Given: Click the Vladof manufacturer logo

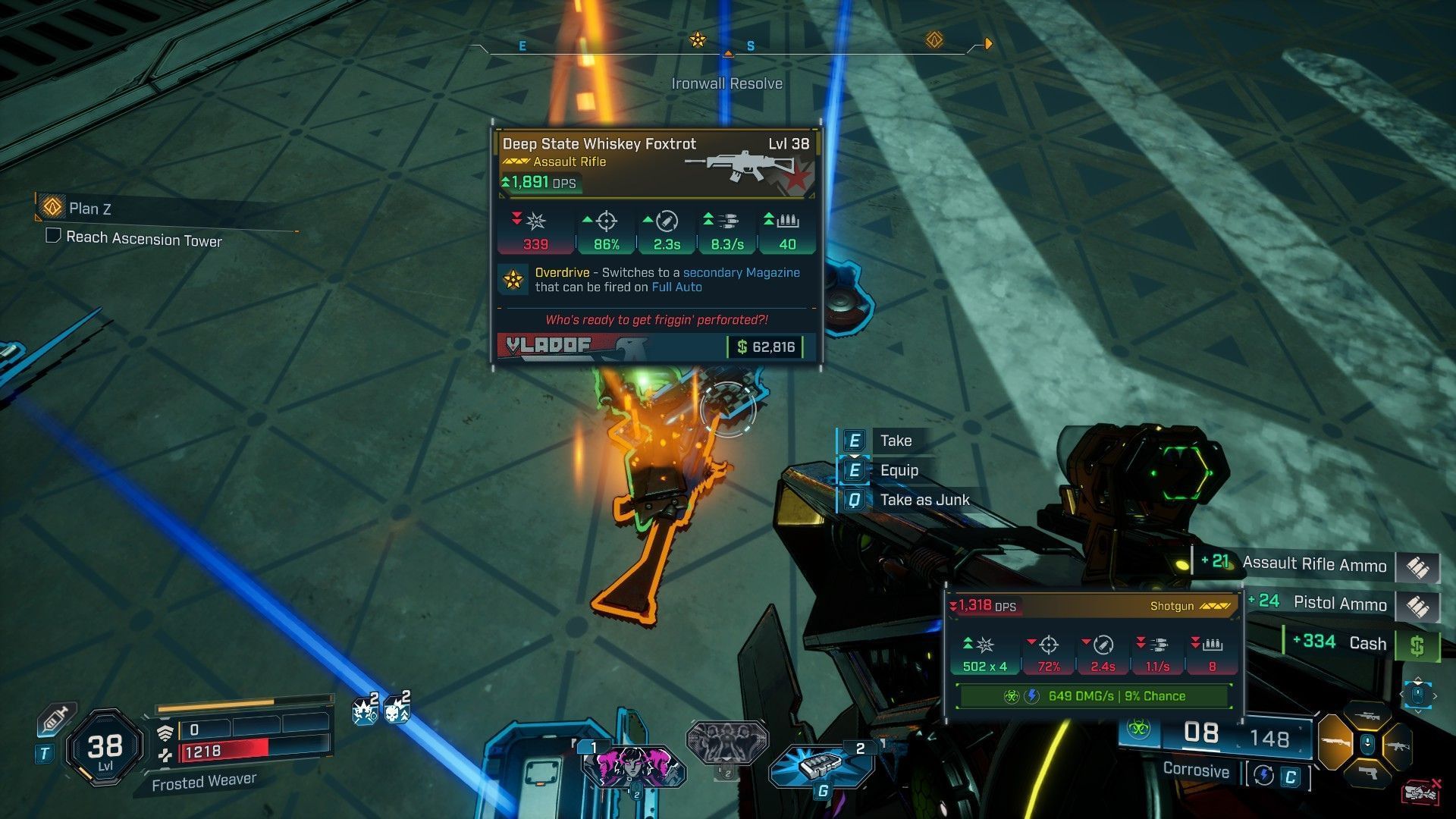Looking at the screenshot, I should click(549, 346).
